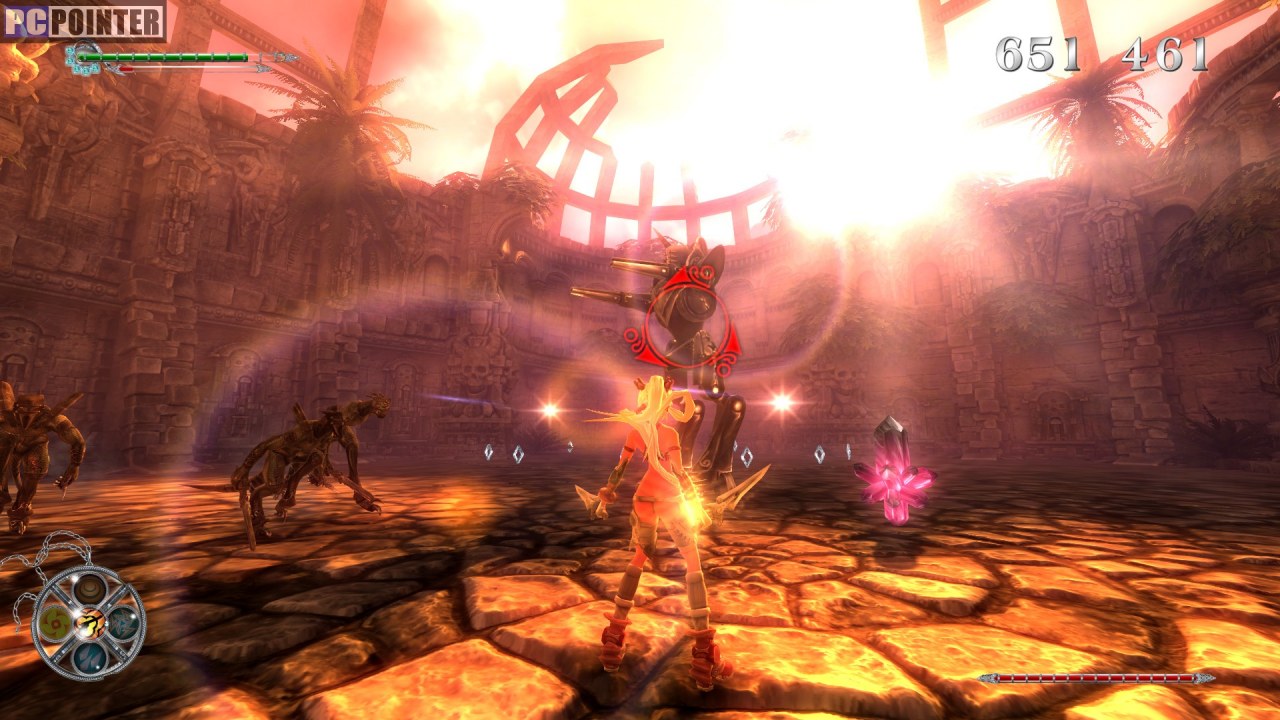
Task: Choose the orange cracked-fire center spell
Action: (89, 623)
